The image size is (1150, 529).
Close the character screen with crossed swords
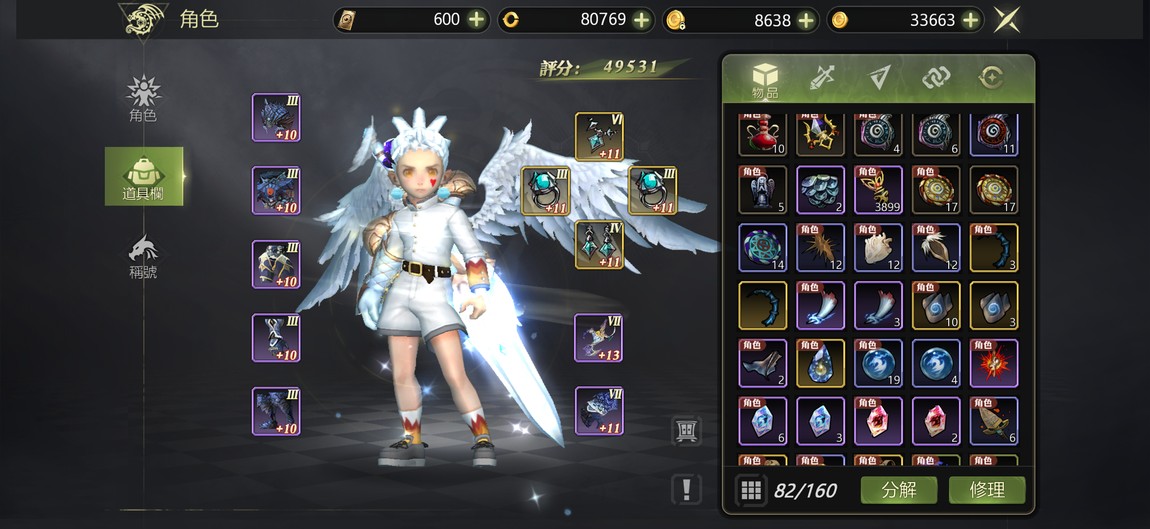coord(1007,19)
